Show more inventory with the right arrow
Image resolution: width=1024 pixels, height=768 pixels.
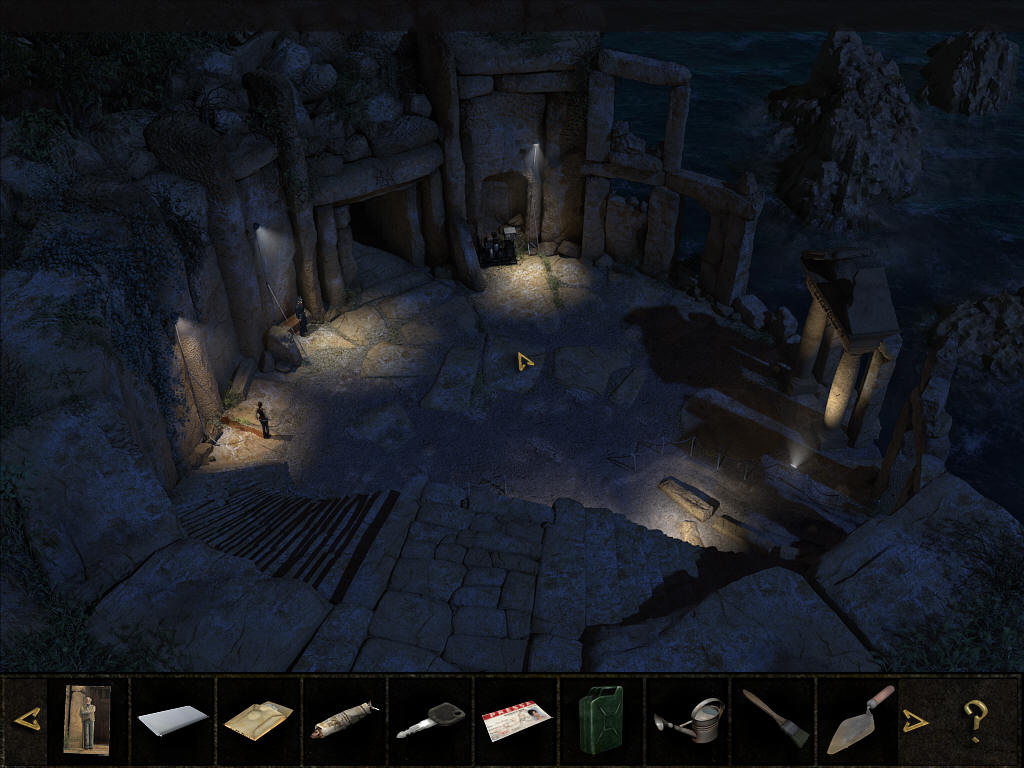click(914, 720)
